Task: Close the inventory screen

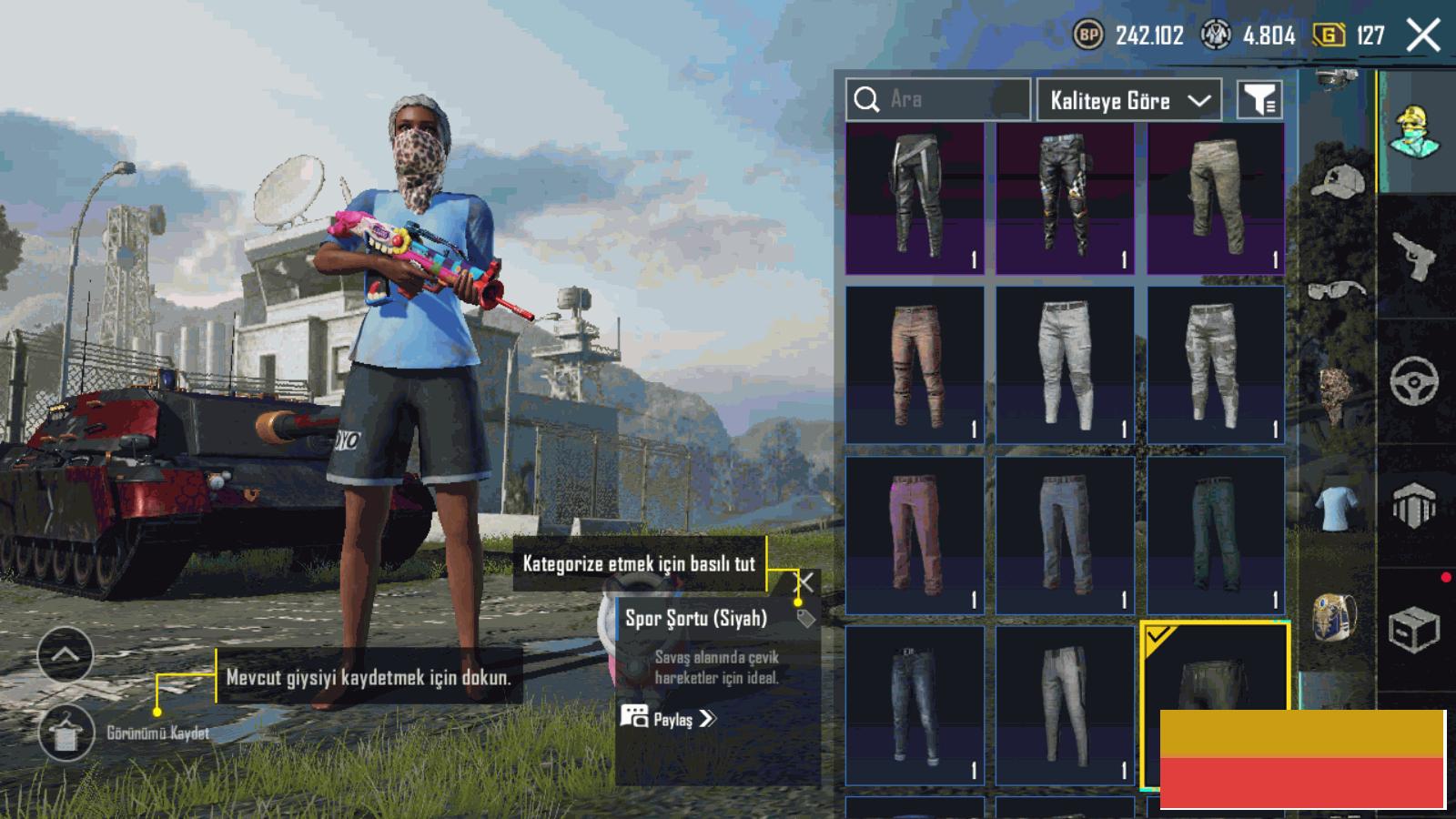Action: tap(1423, 36)
